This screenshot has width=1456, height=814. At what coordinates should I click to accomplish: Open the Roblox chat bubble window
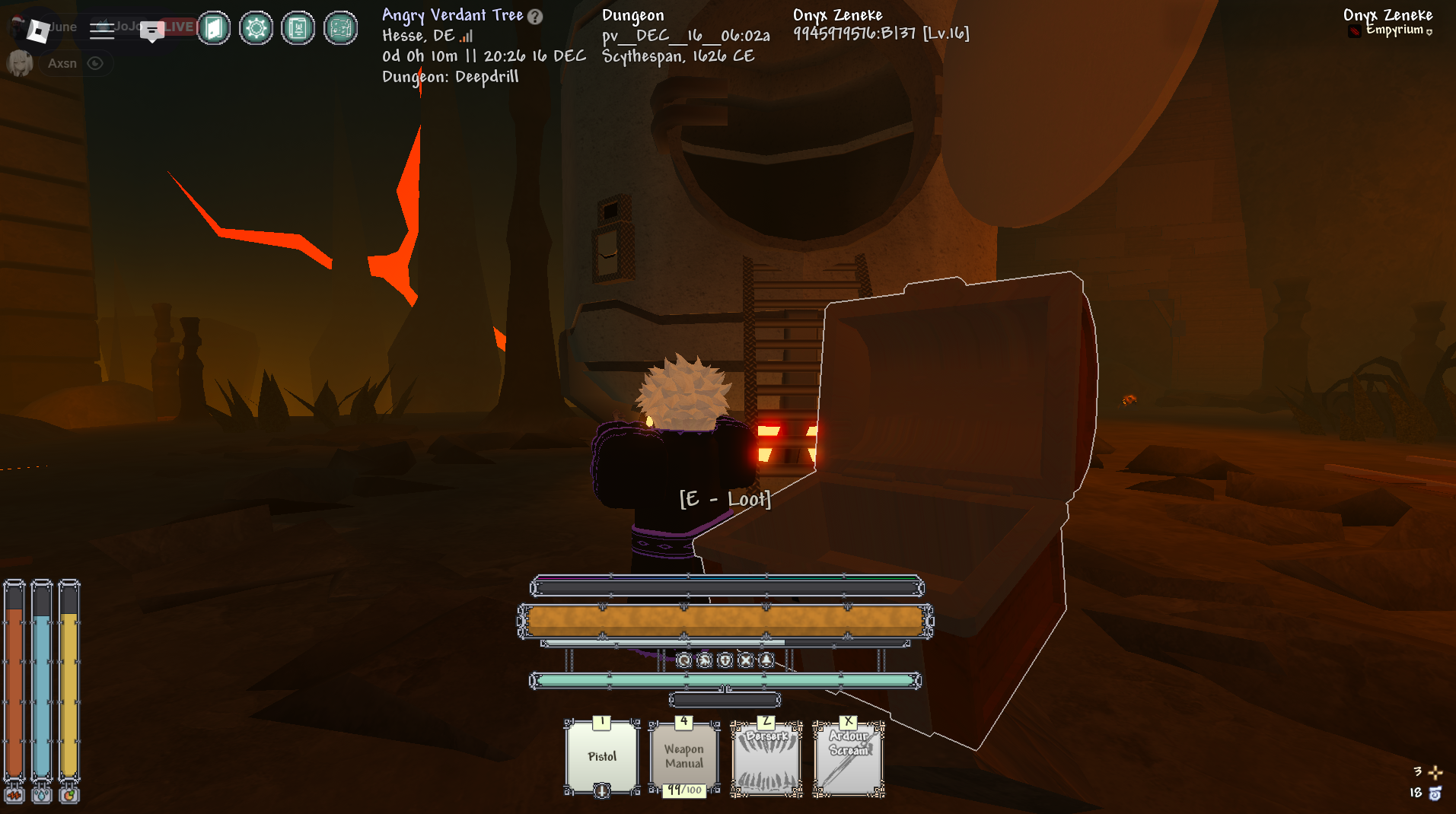point(152,30)
